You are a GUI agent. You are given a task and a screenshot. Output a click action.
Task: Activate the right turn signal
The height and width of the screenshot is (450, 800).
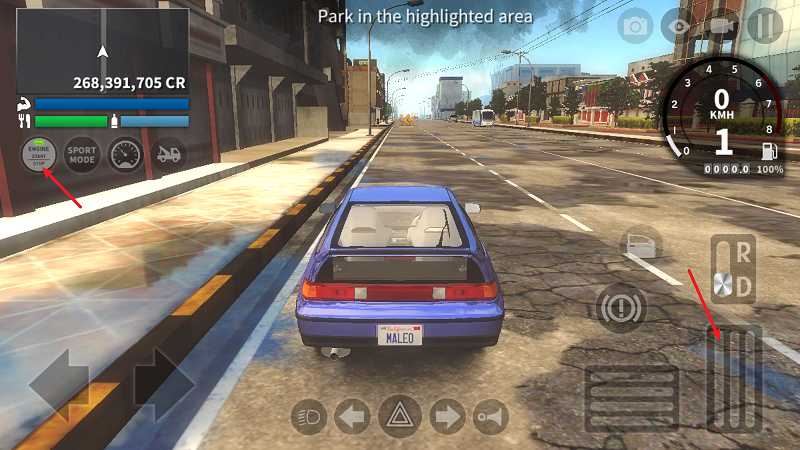[447, 416]
